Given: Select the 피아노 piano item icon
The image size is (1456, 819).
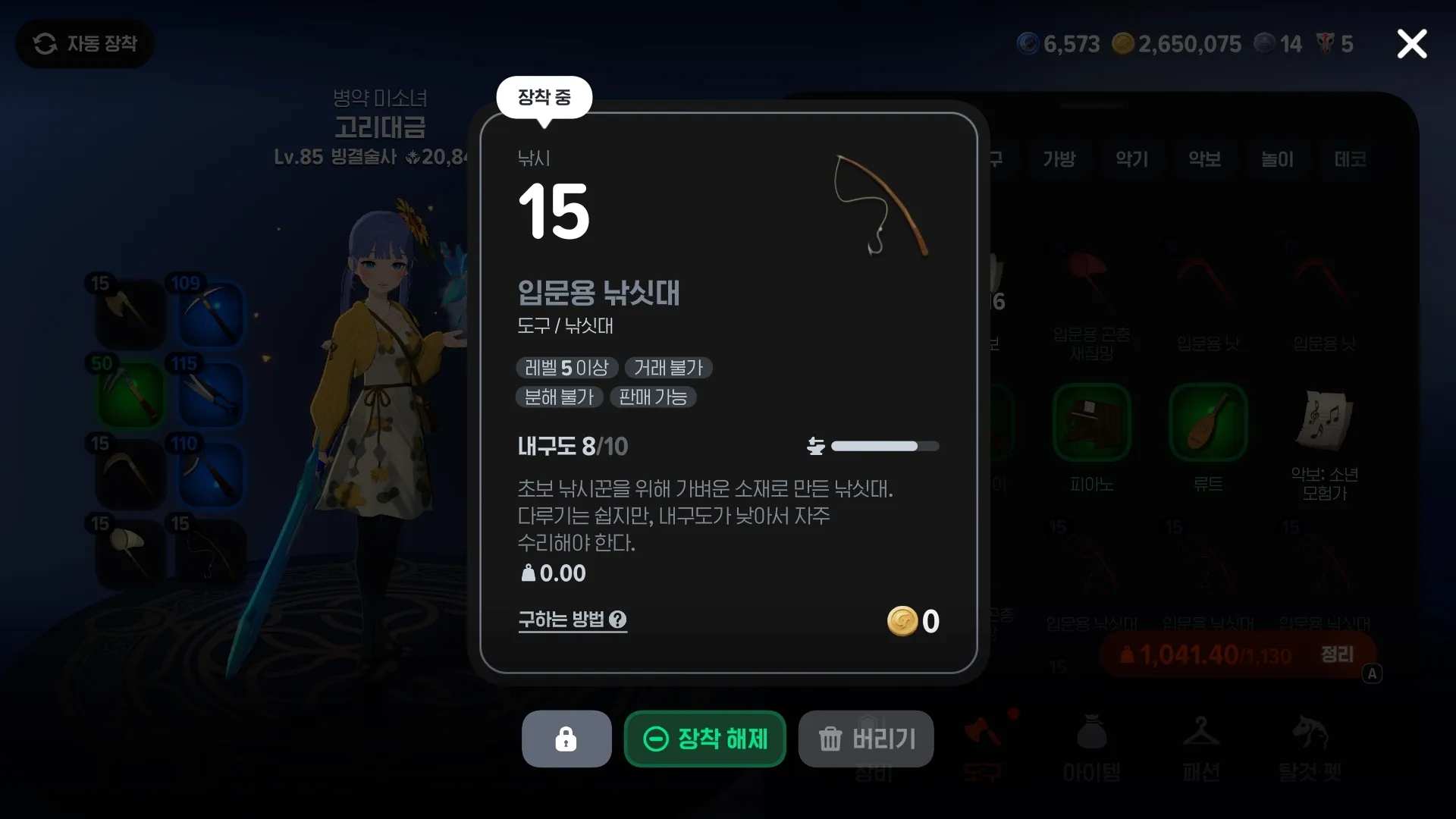Looking at the screenshot, I should click(1090, 422).
